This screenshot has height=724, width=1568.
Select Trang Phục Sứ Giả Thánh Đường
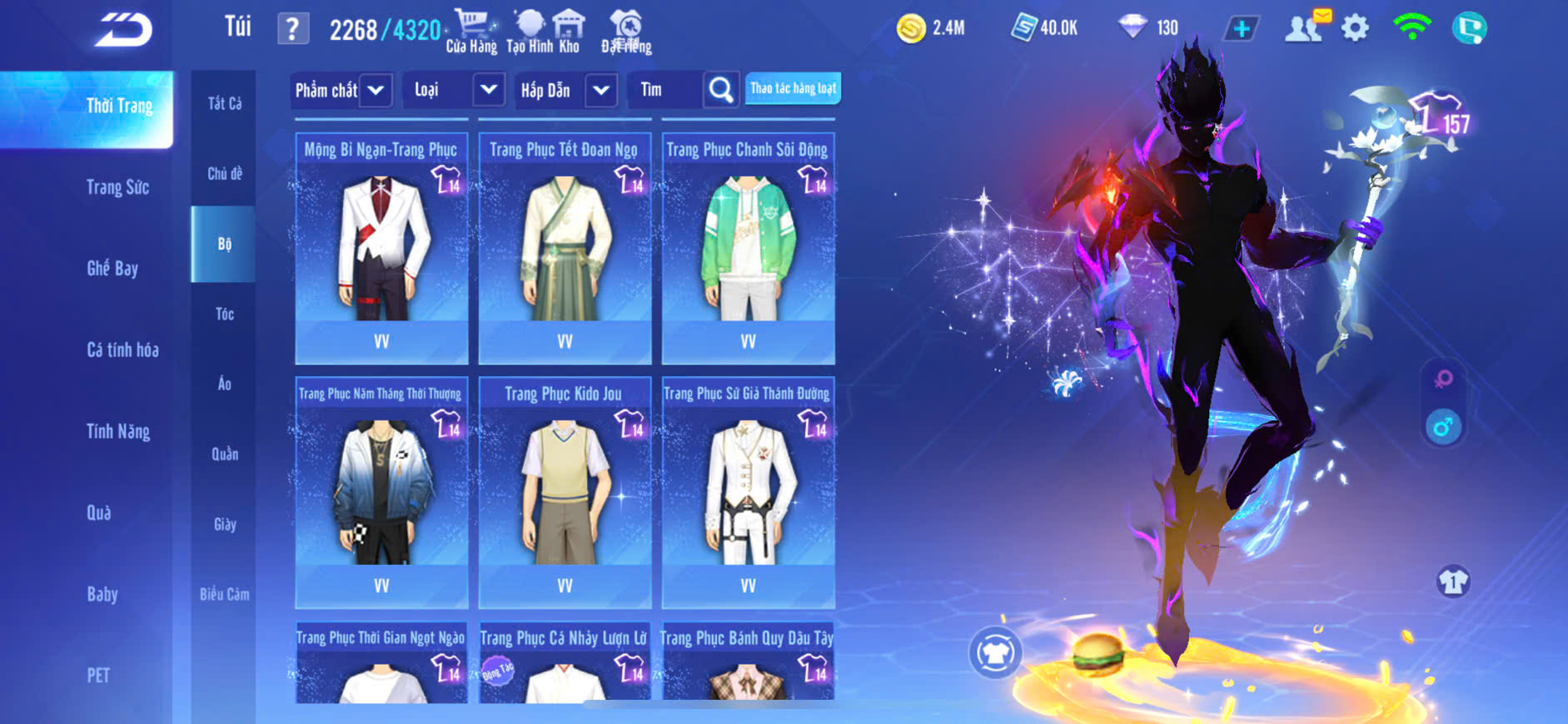click(x=748, y=493)
